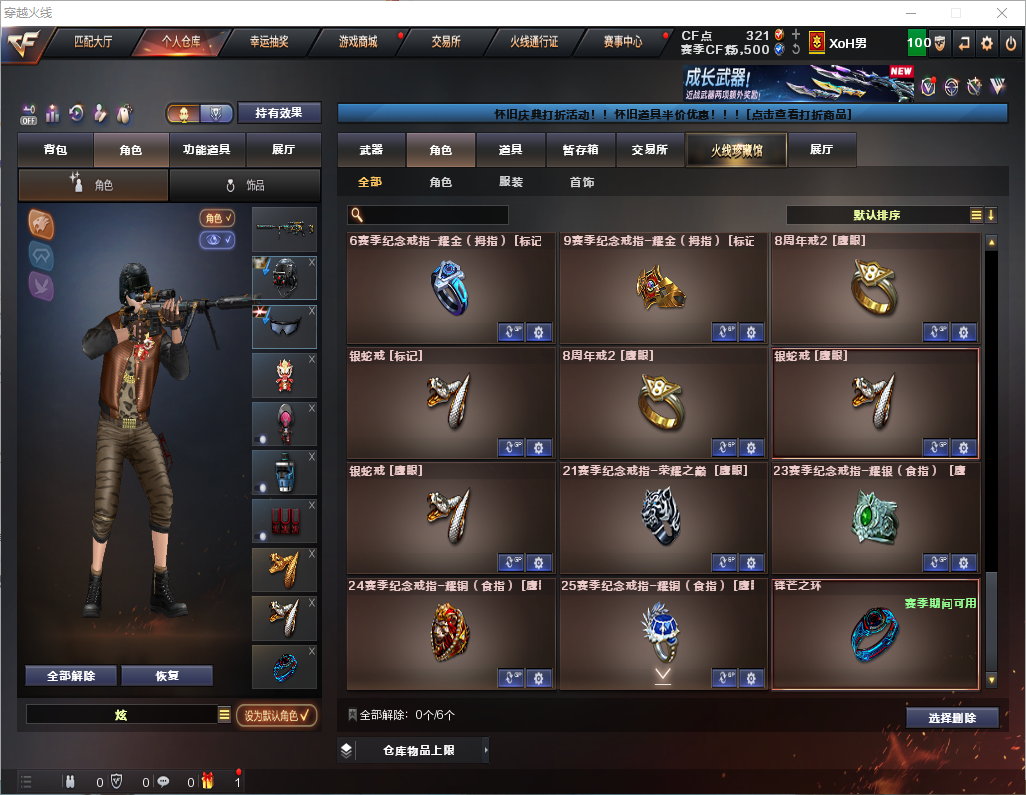Open the 火线珍藏馆 collection tab
1026x795 pixels.
(736, 150)
